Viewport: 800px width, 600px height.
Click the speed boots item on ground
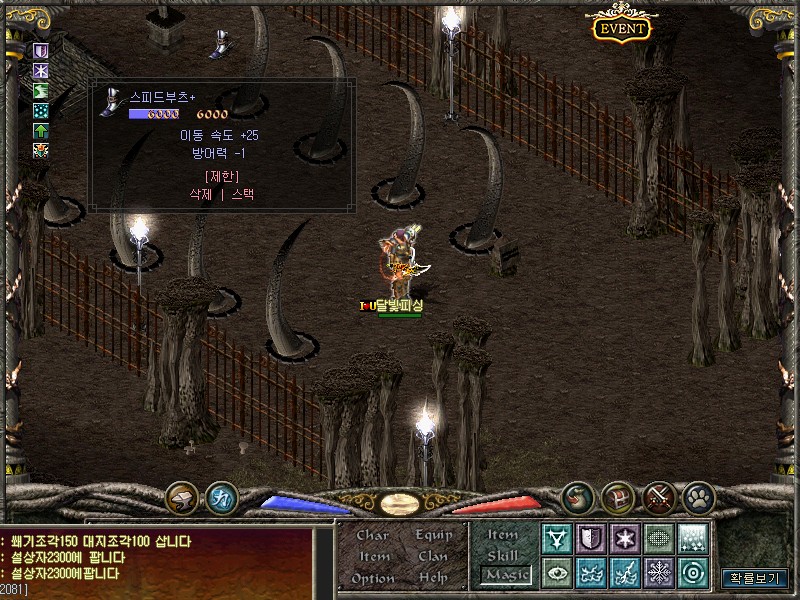click(219, 42)
